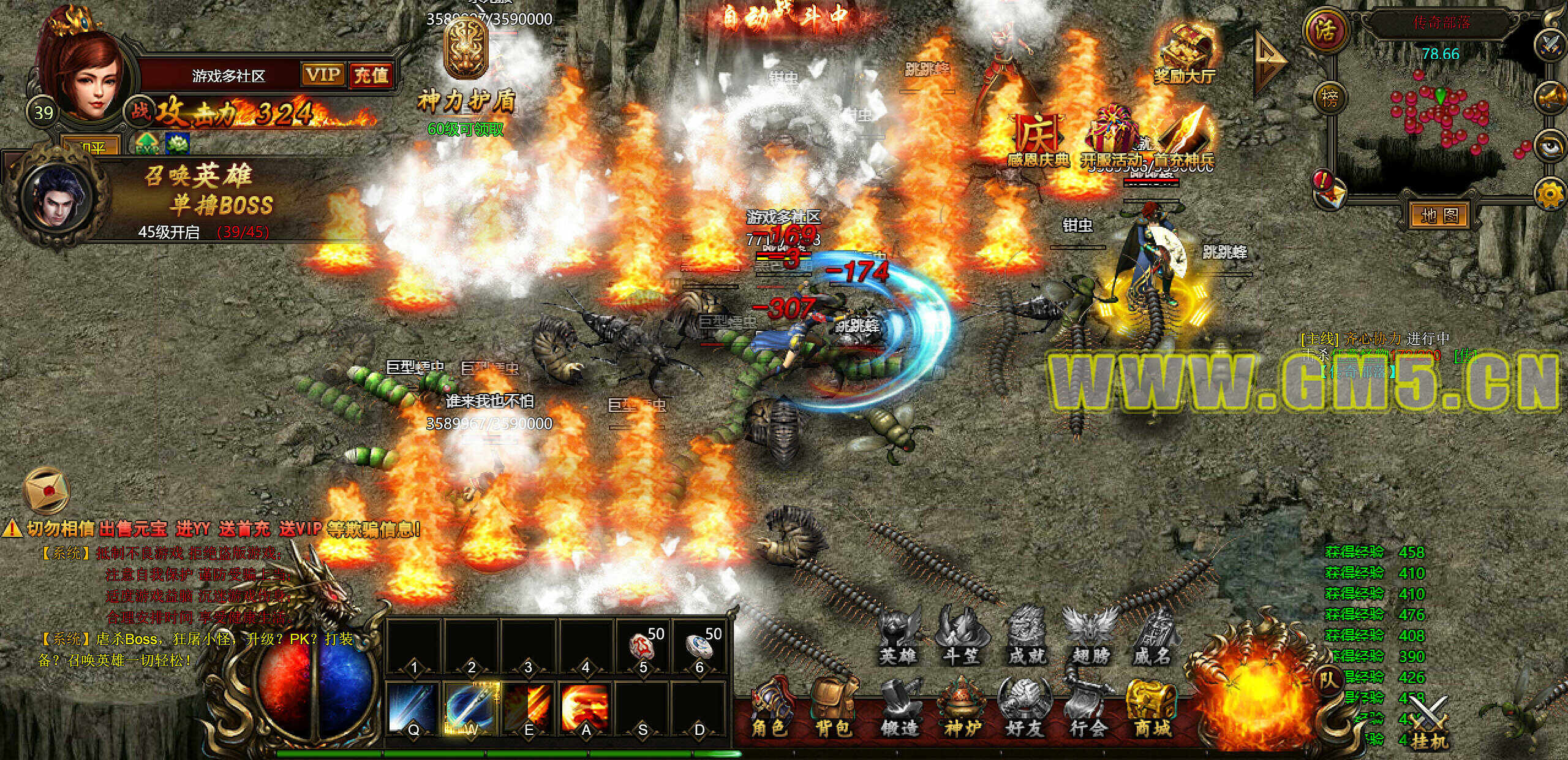Image resolution: width=1568 pixels, height=760 pixels.
Task: Open the 背包 backpack
Action: [833, 711]
